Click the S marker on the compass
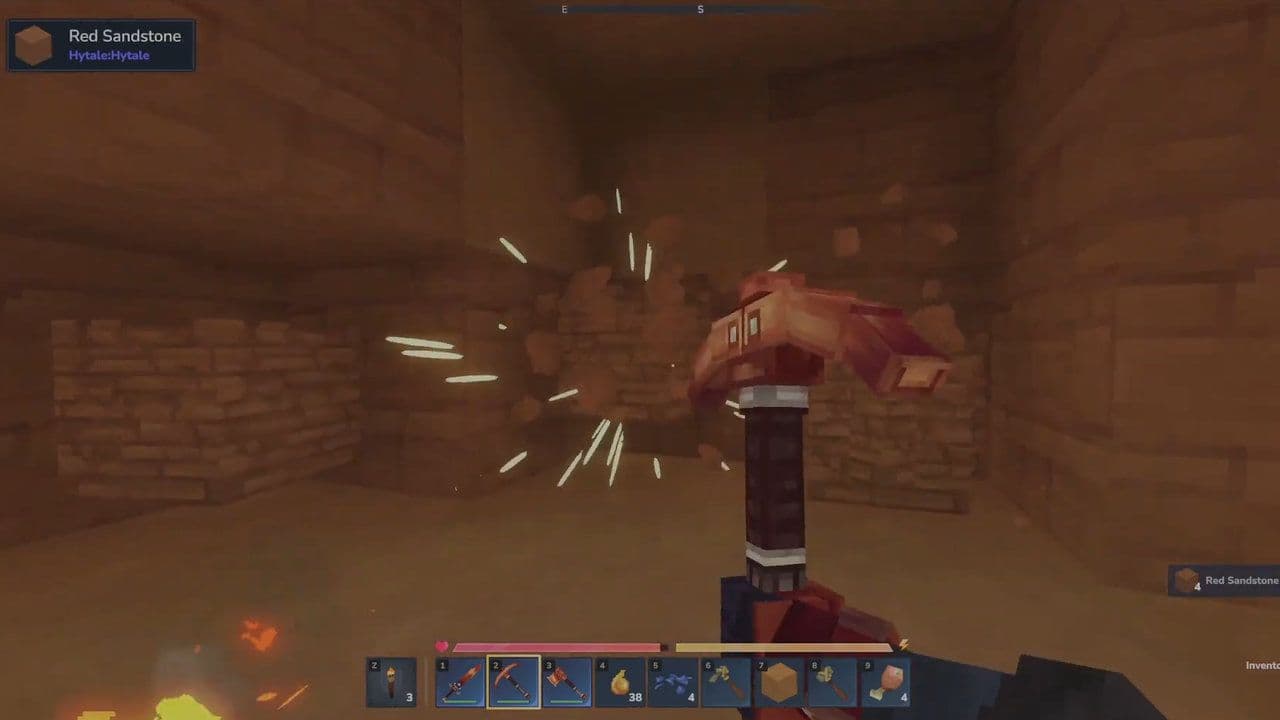Viewport: 1280px width, 720px height. [701, 8]
